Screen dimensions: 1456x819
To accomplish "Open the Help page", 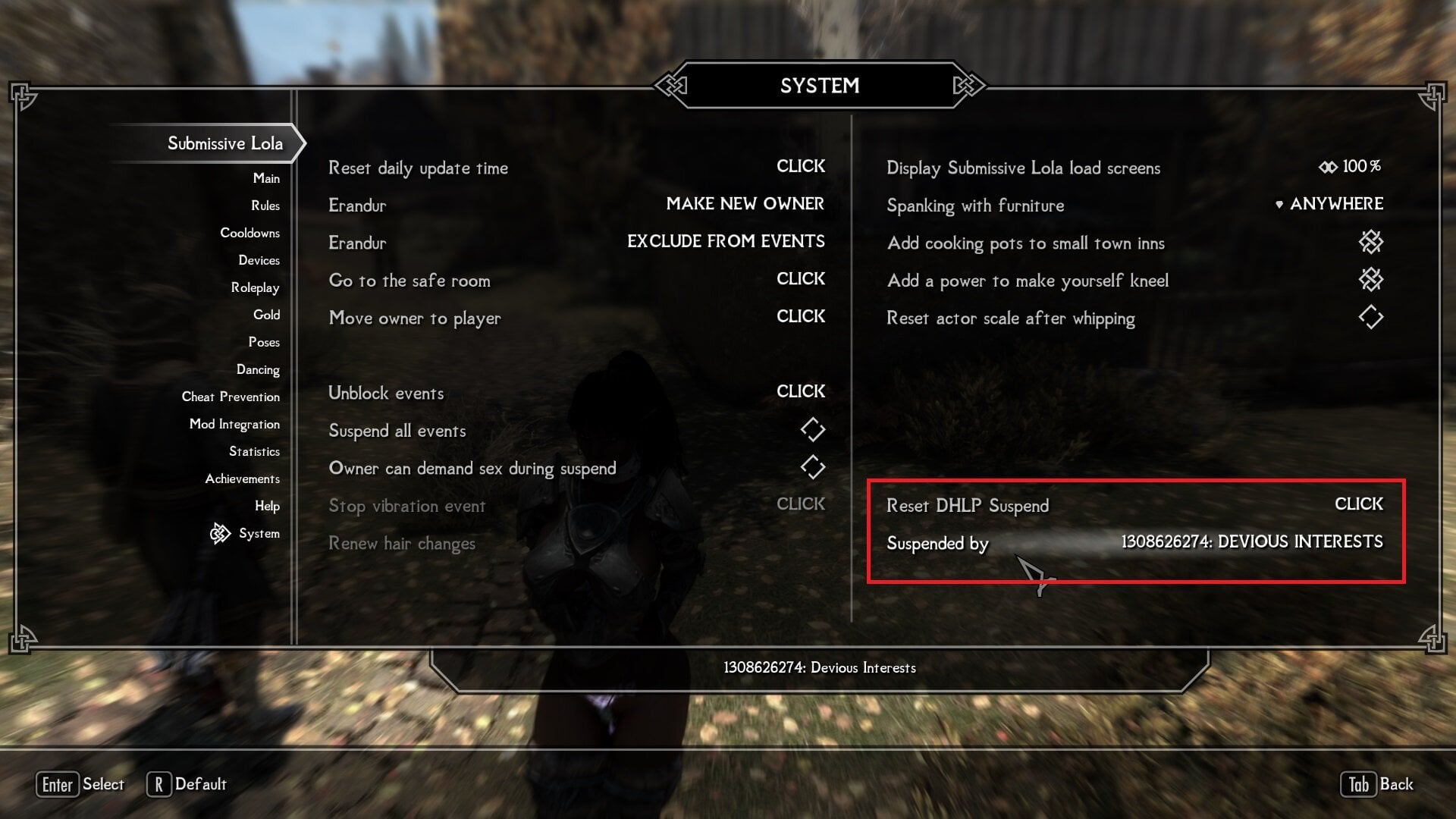I will (267, 506).
